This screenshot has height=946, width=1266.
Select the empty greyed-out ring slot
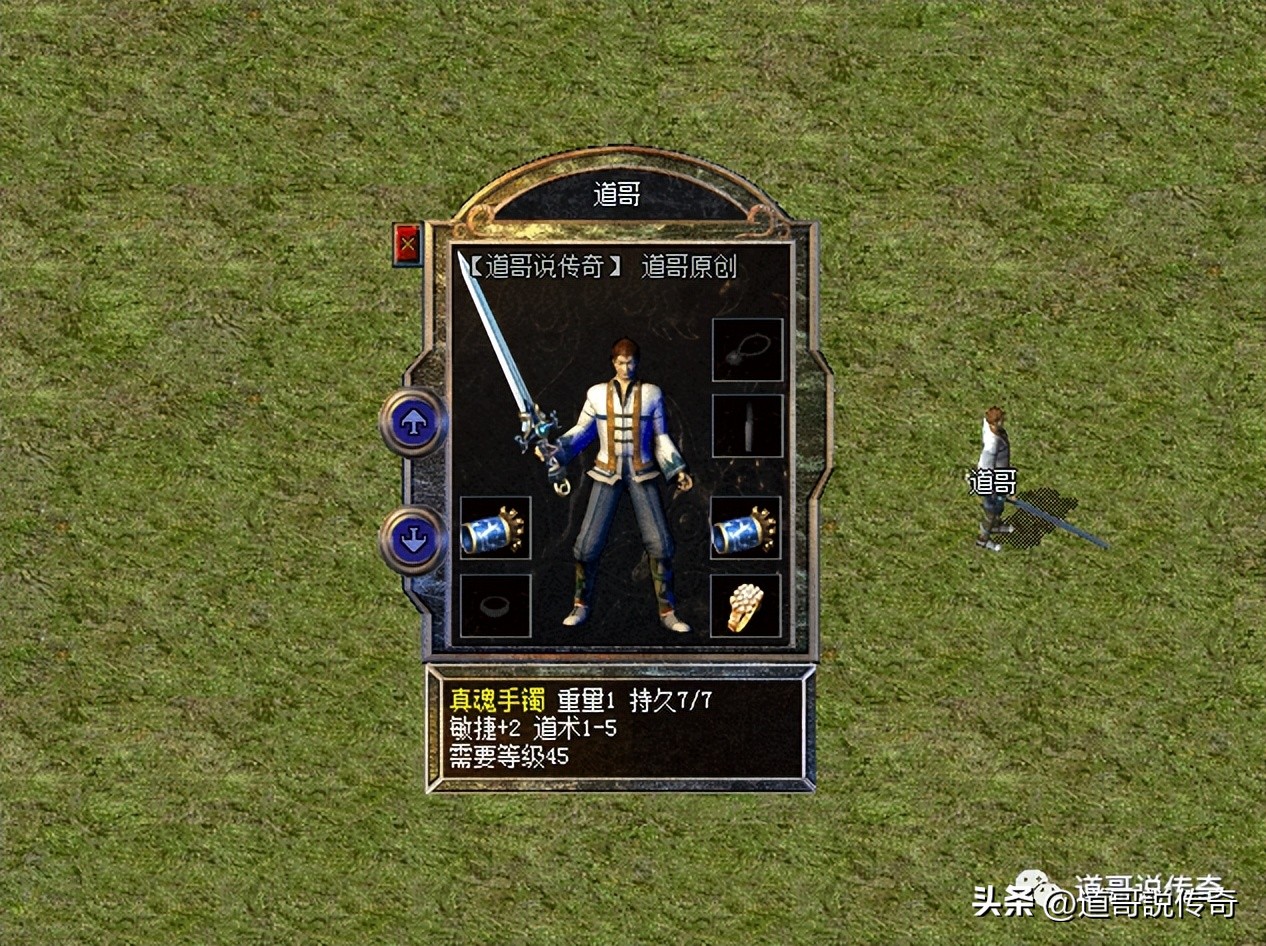pos(495,606)
